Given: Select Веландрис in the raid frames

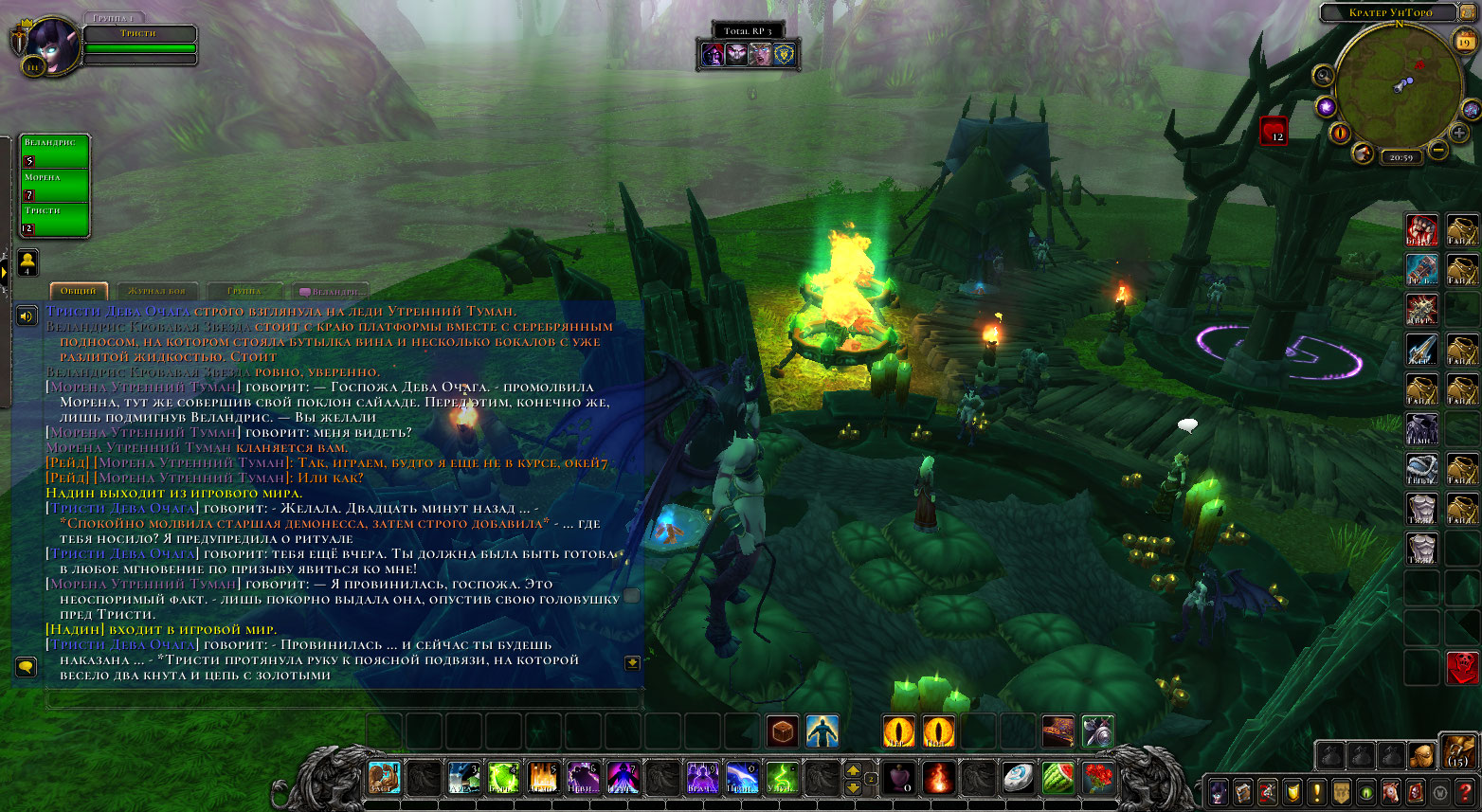Looking at the screenshot, I should tap(55, 151).
